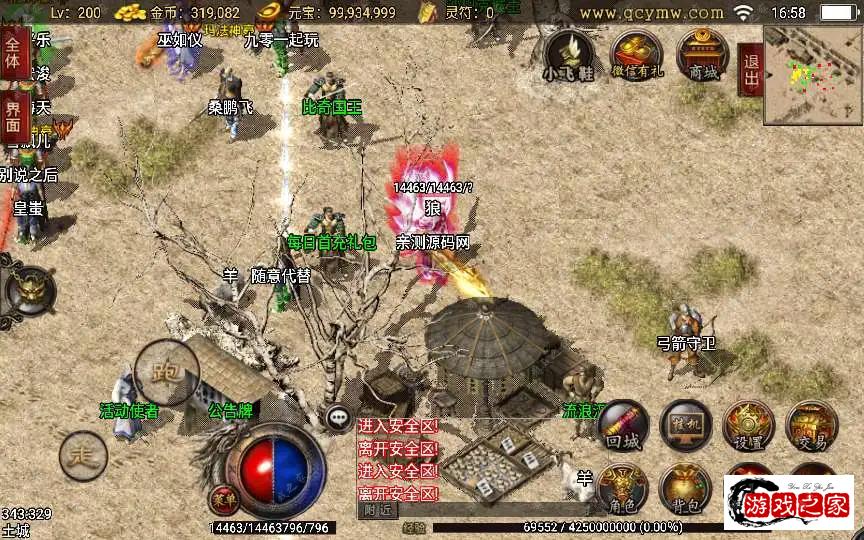The height and width of the screenshot is (540, 864).
Task: Open the minimap
Action: tap(812, 75)
